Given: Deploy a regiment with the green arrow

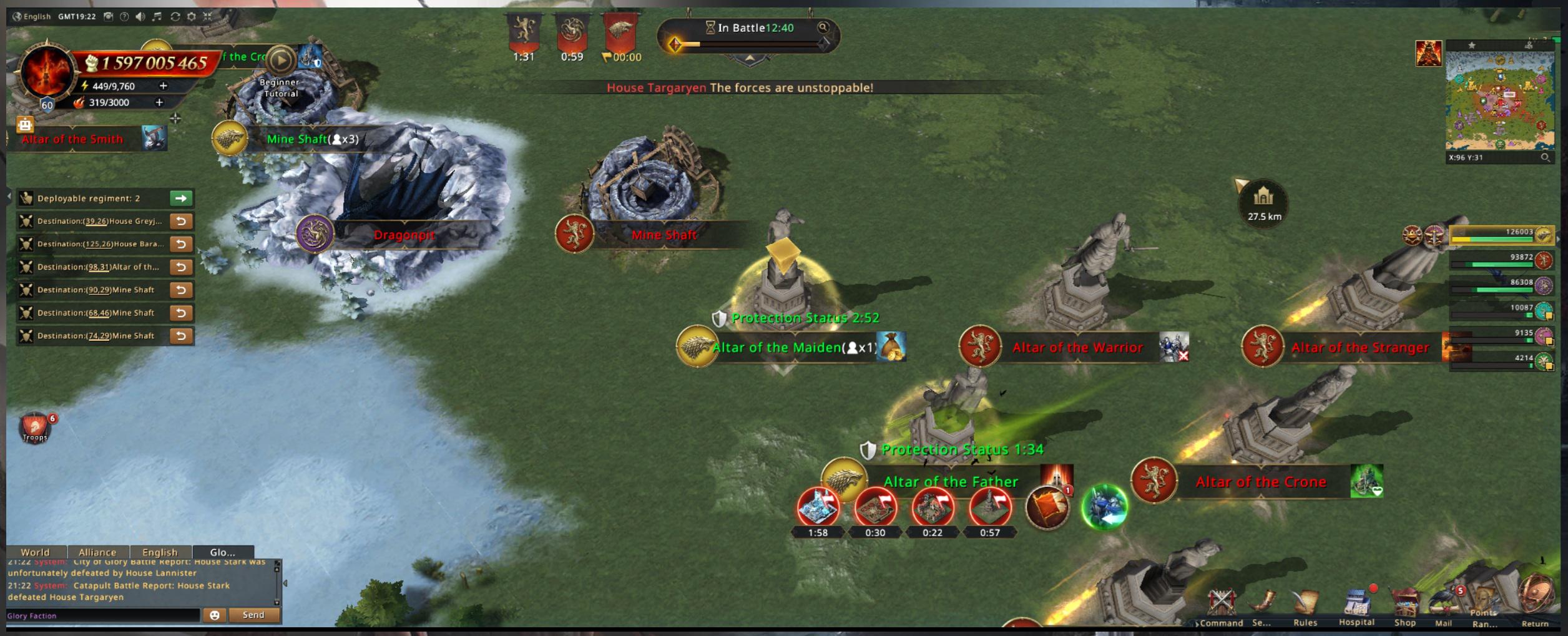Looking at the screenshot, I should (x=181, y=198).
